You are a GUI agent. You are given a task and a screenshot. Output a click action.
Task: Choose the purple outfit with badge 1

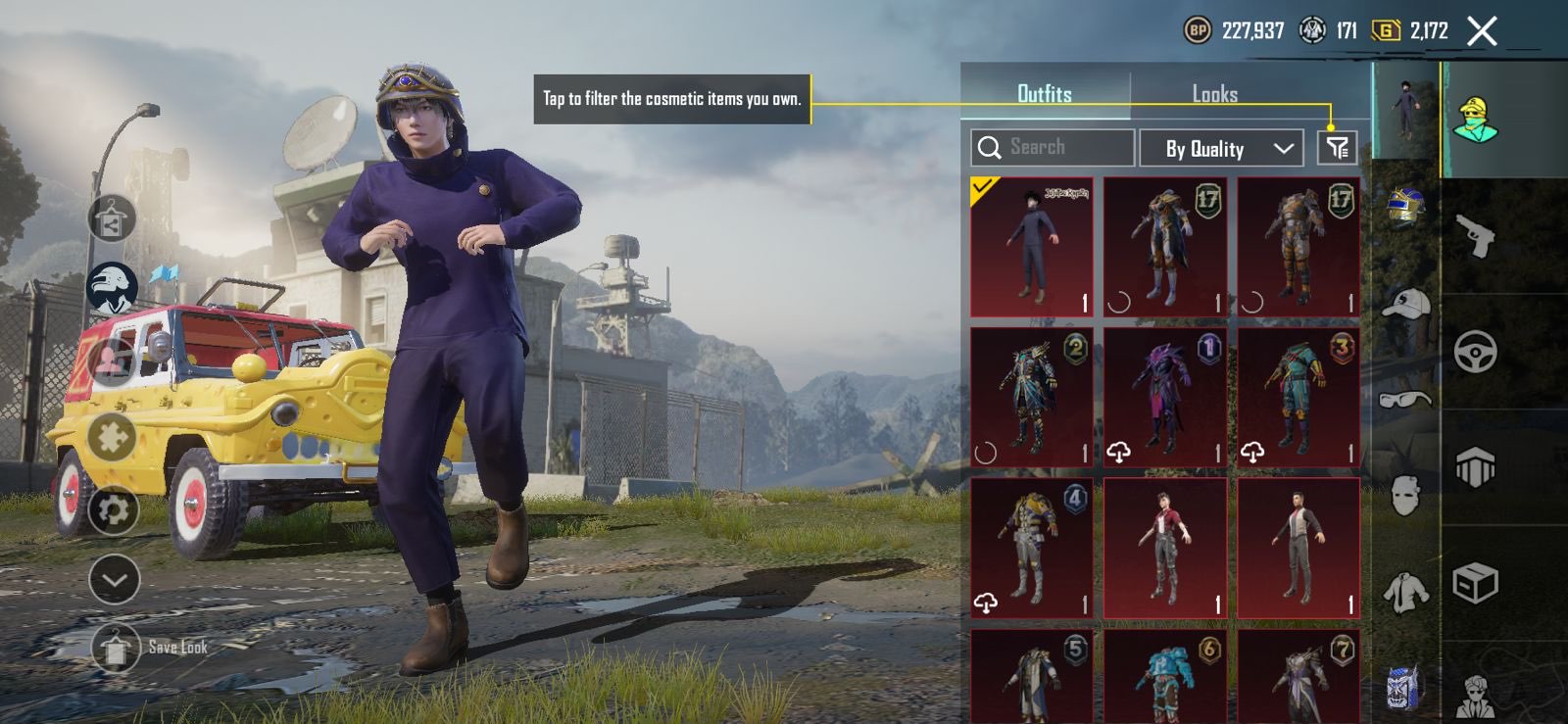[x=1164, y=397]
